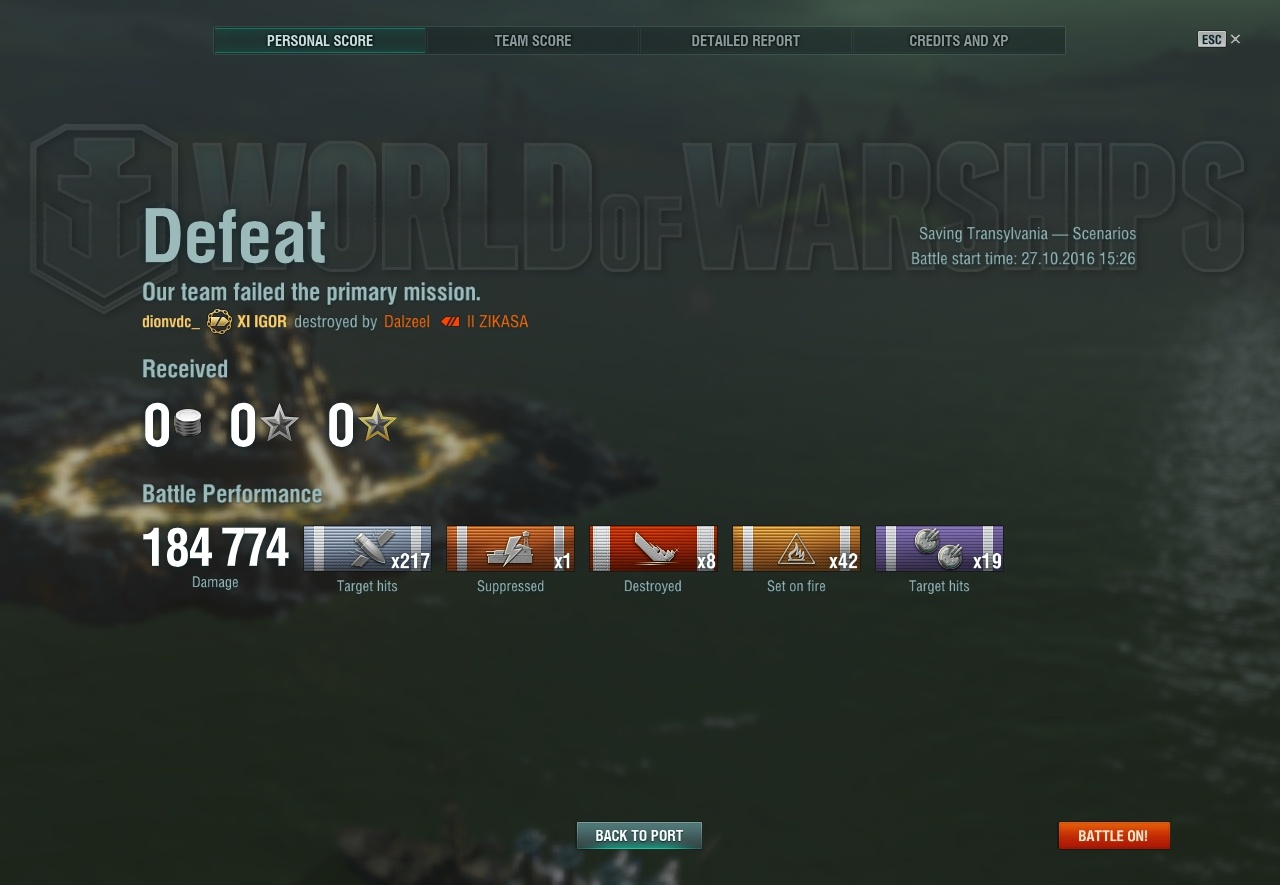The height and width of the screenshot is (885, 1280).
Task: Start another battle with Battle On!
Action: click(1113, 836)
